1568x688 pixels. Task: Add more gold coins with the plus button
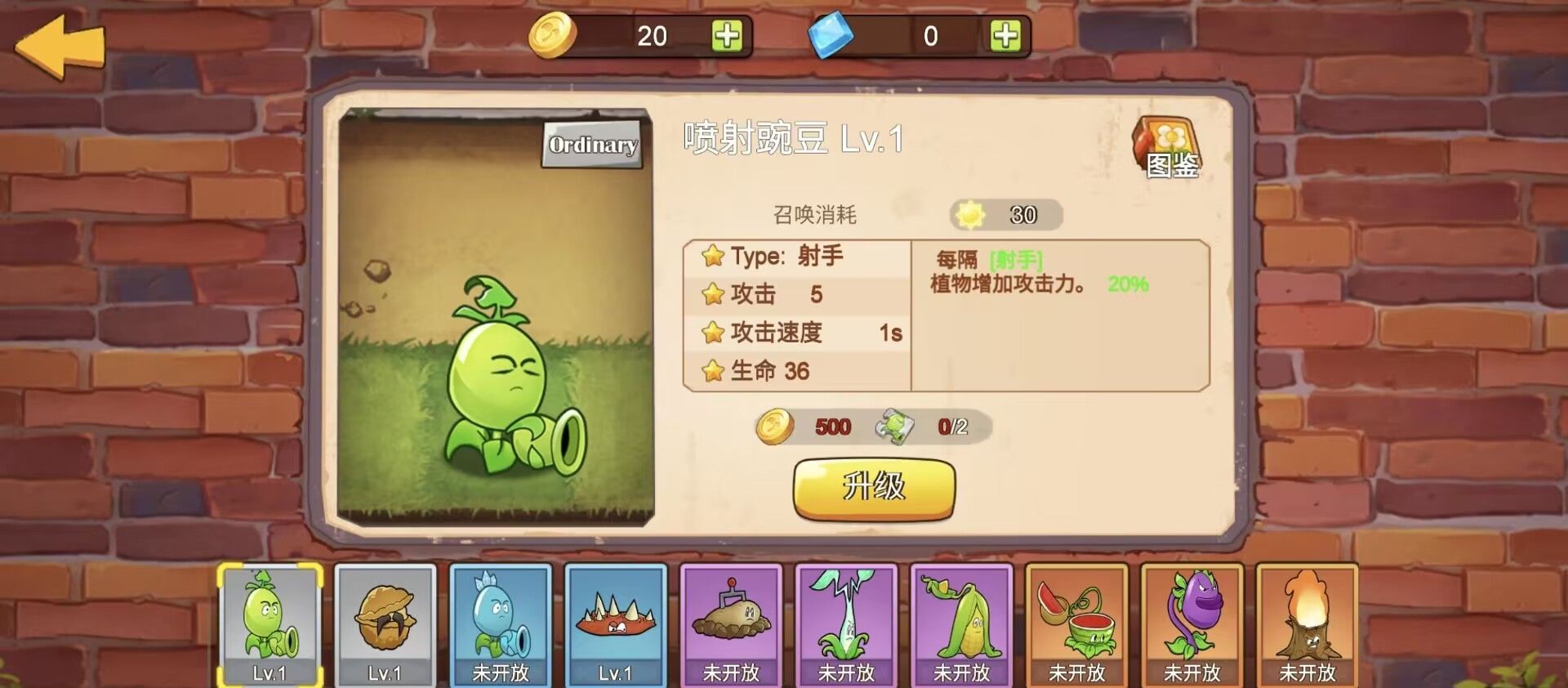[x=726, y=36]
